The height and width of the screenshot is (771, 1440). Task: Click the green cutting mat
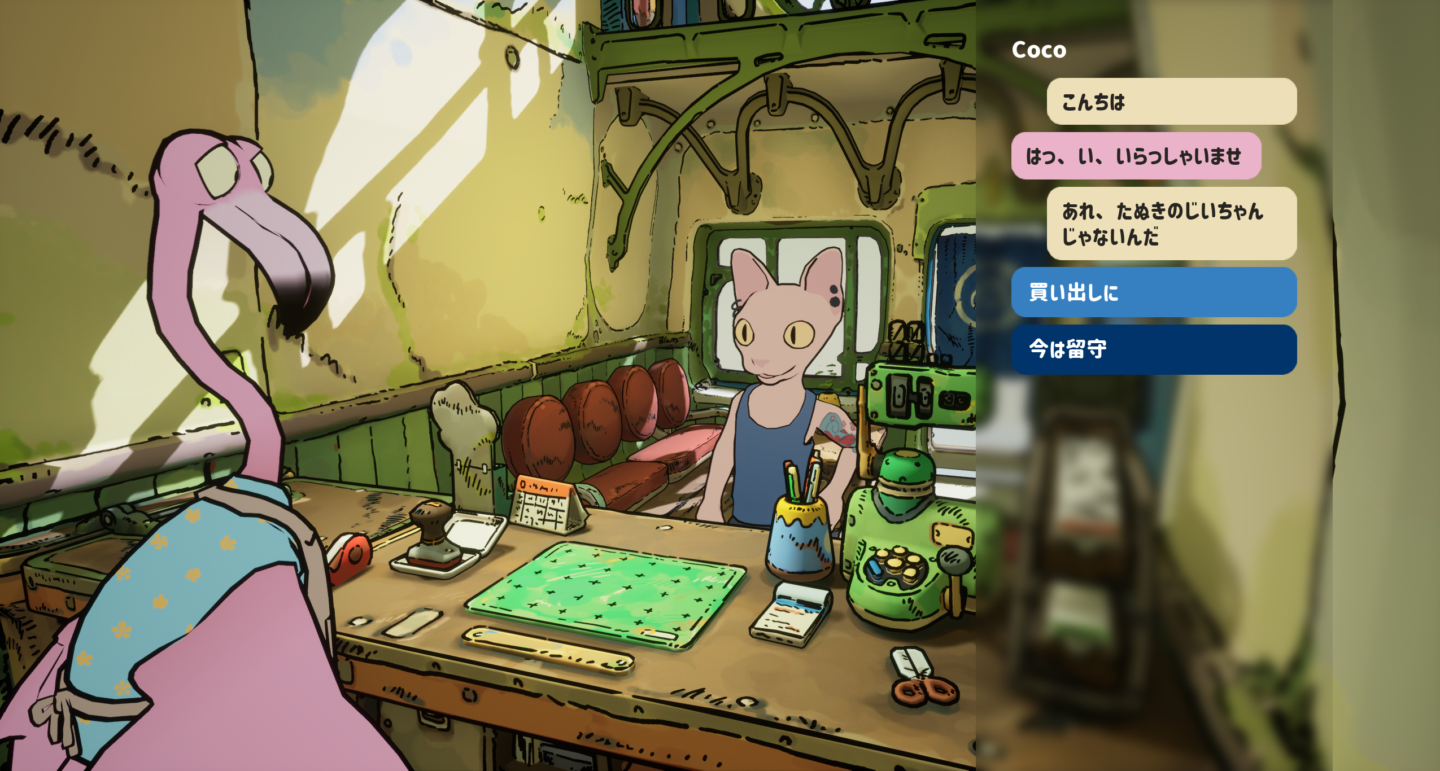click(605, 592)
